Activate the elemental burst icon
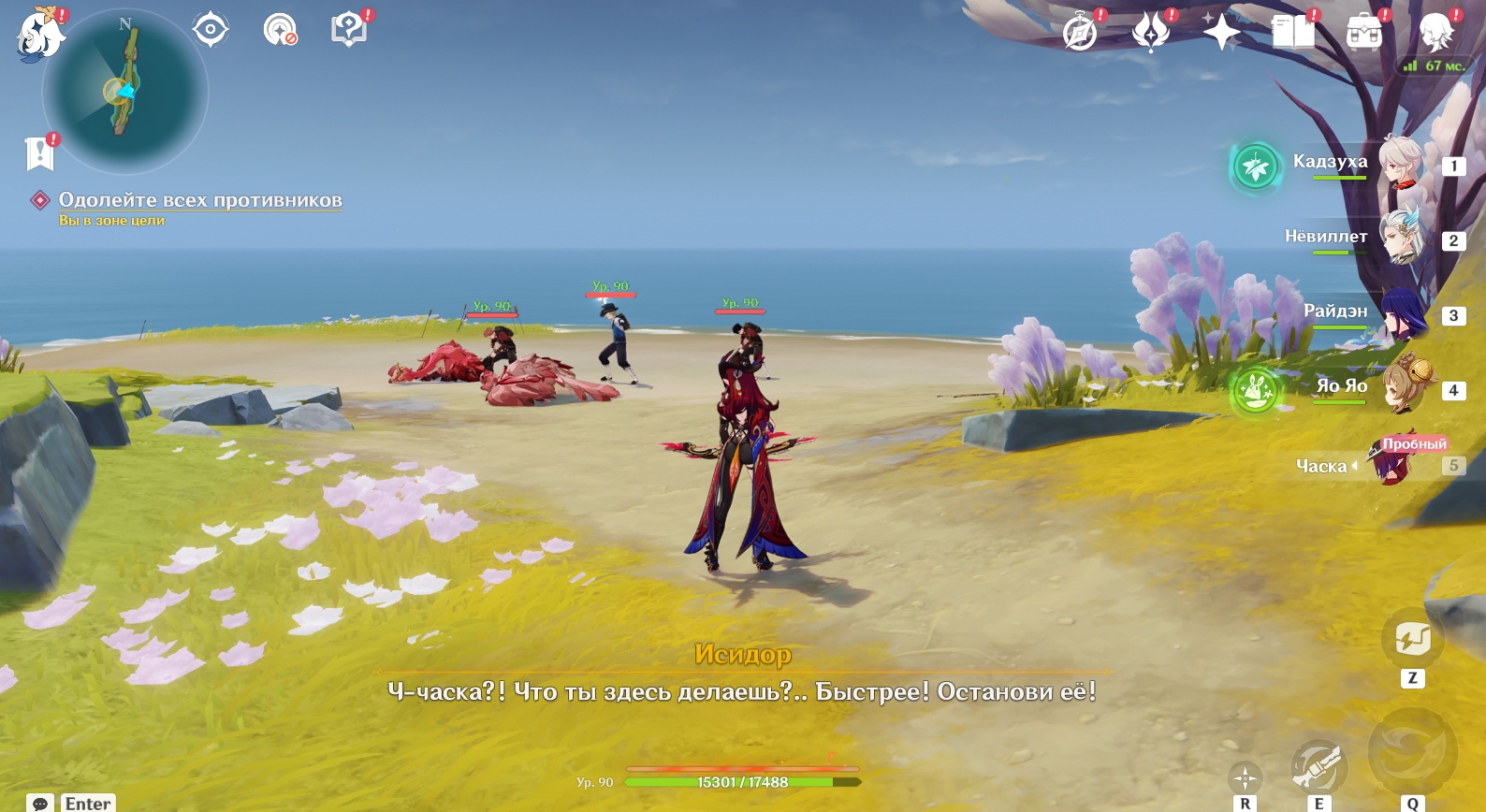This screenshot has height=812, width=1486. 1412,751
